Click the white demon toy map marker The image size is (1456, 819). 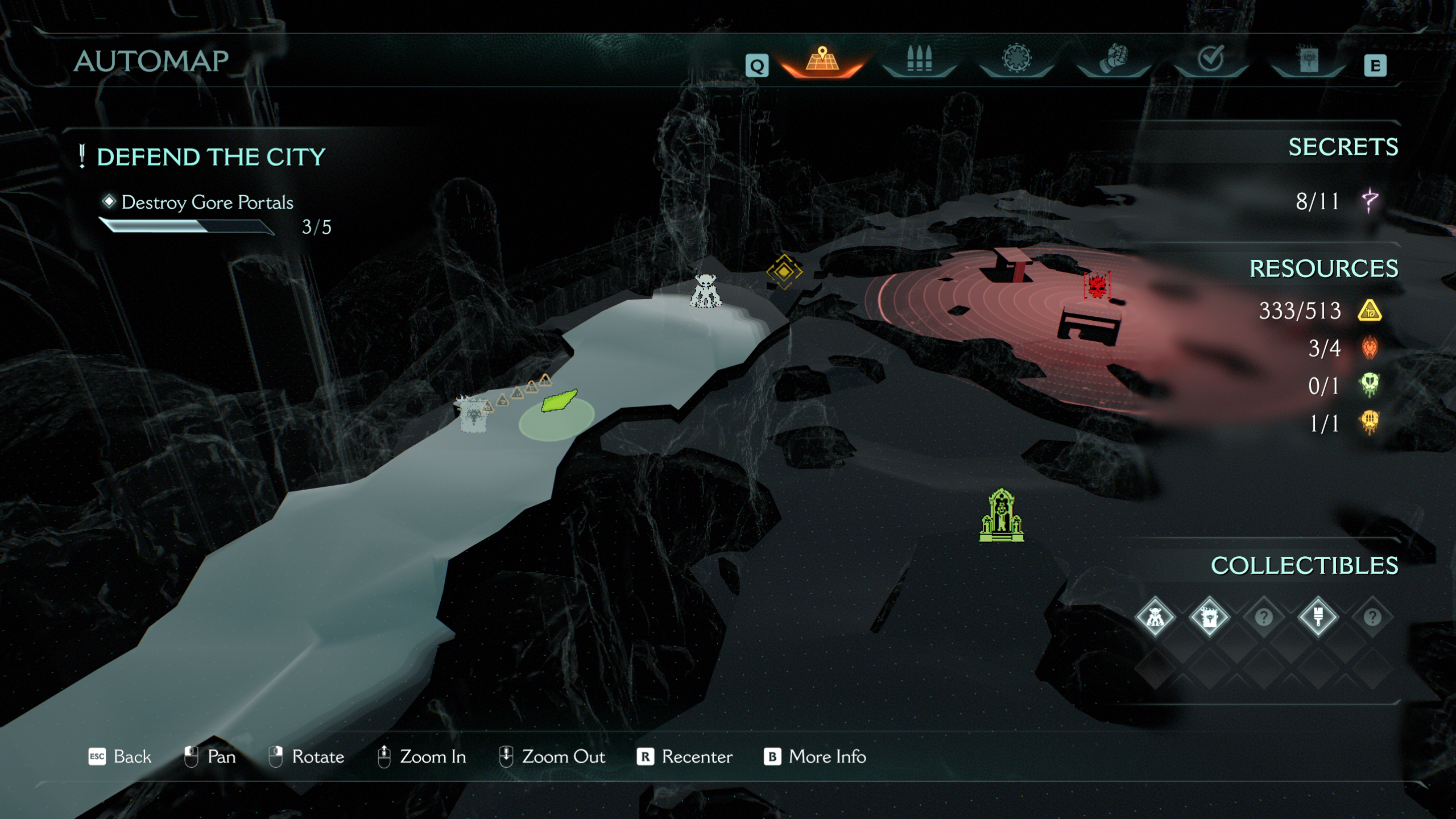click(x=705, y=291)
